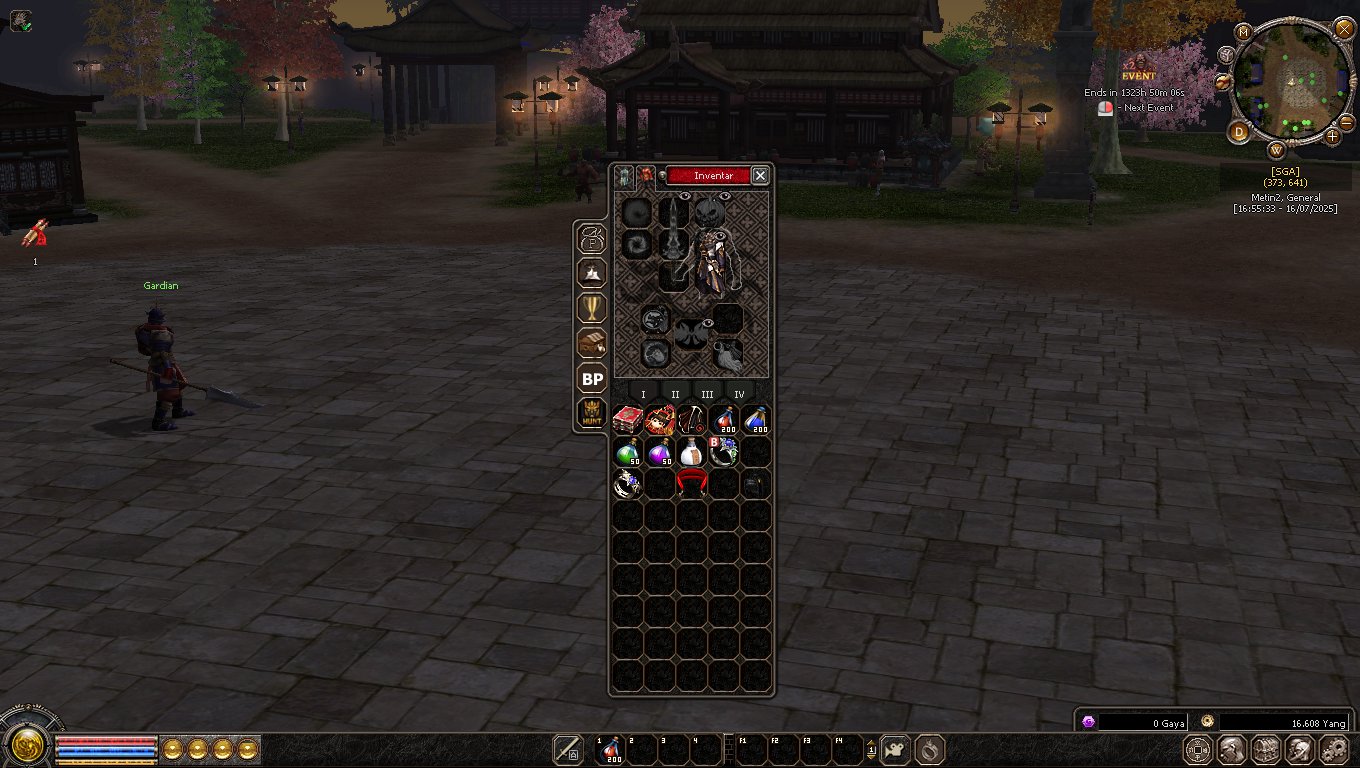Select the red horseshoe-shaped item

click(x=691, y=485)
